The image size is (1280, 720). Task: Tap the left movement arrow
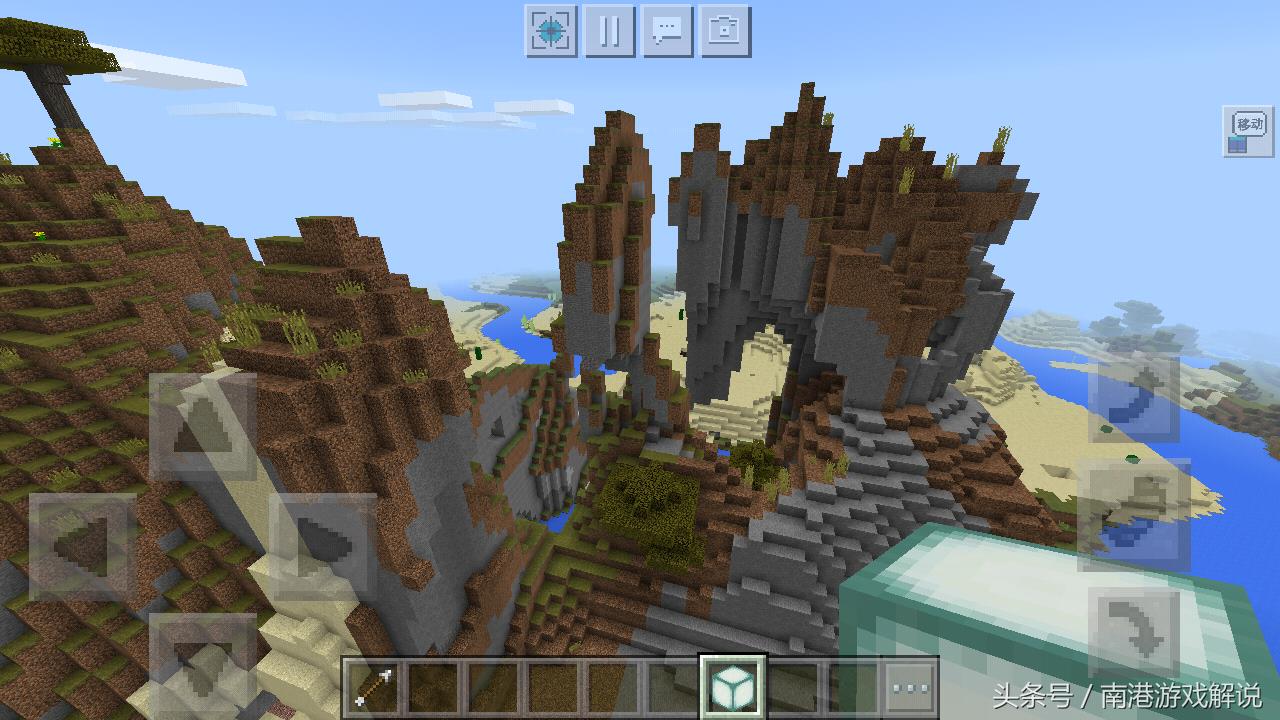coord(83,547)
